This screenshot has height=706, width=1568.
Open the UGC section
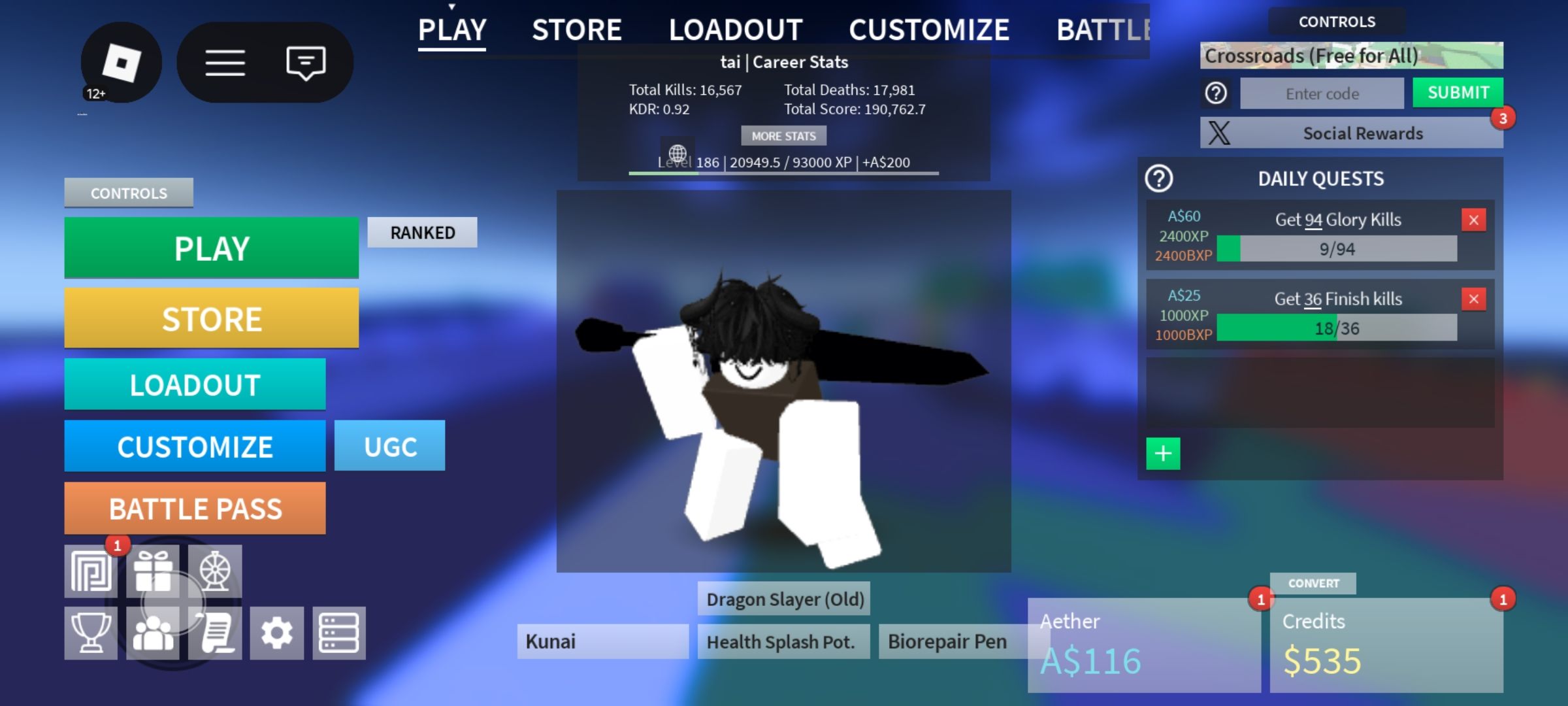(389, 446)
